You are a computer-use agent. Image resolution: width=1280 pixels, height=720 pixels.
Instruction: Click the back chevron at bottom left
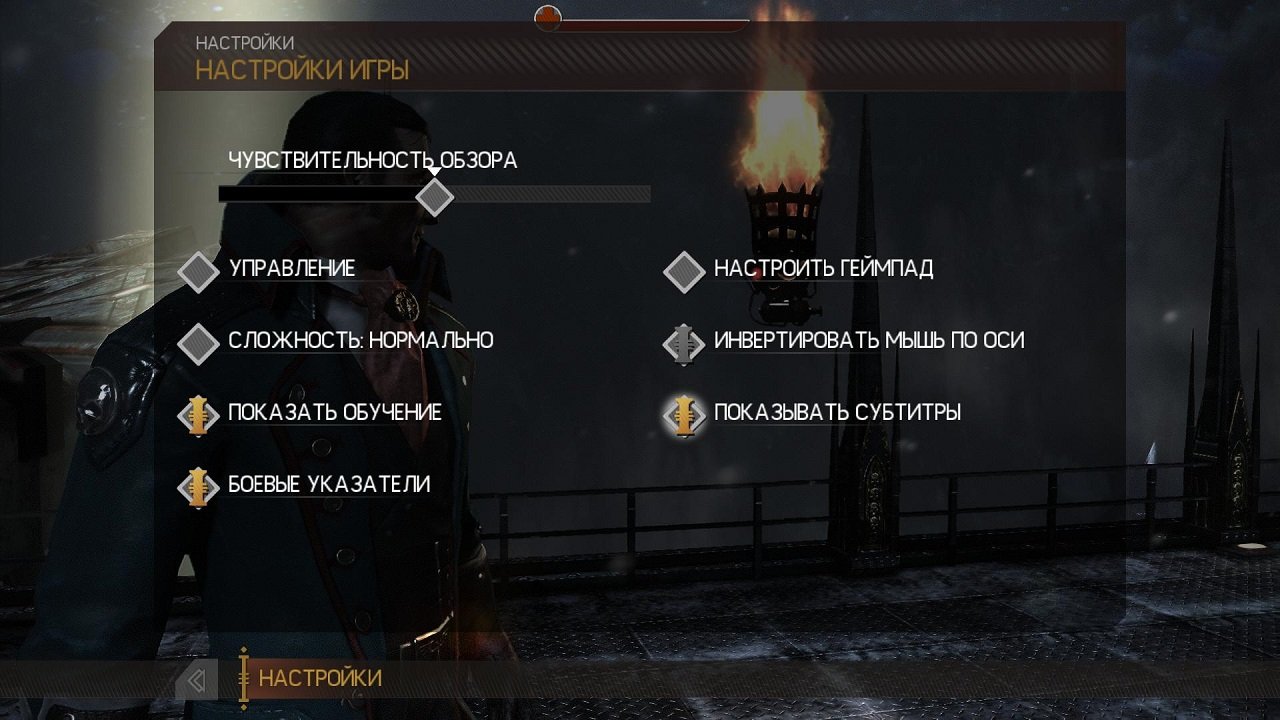pos(197,679)
